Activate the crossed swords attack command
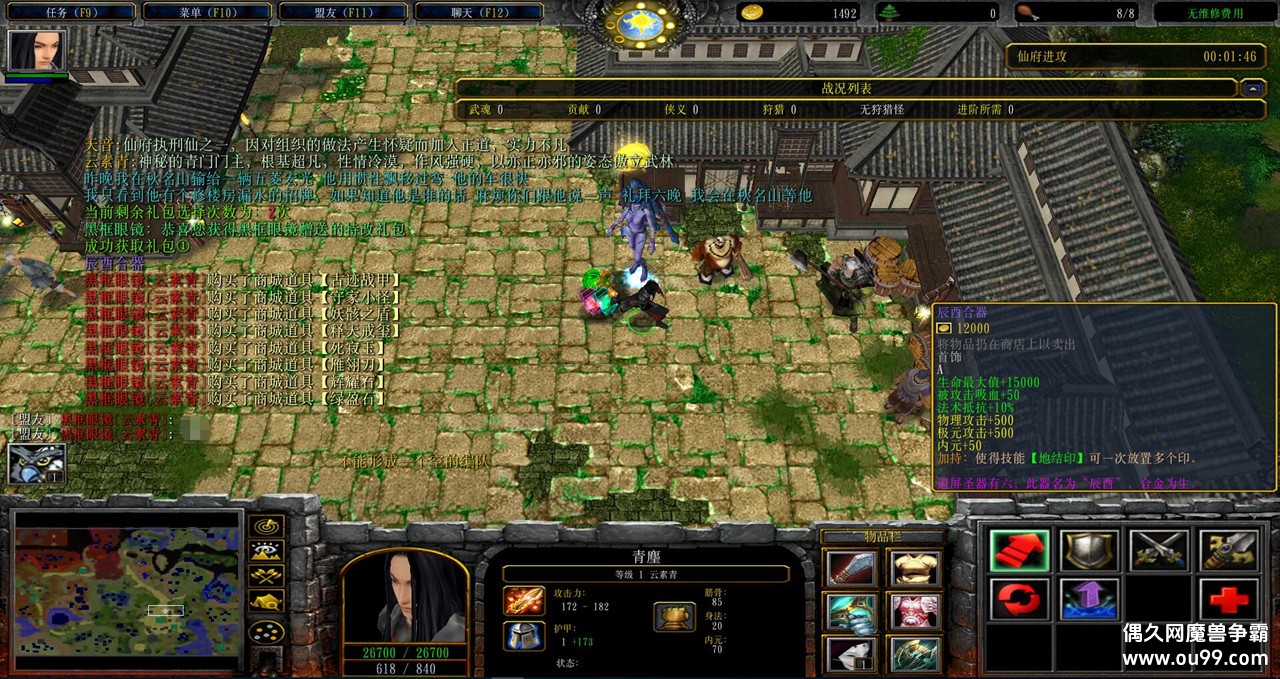This screenshot has width=1280, height=679. tap(1158, 551)
